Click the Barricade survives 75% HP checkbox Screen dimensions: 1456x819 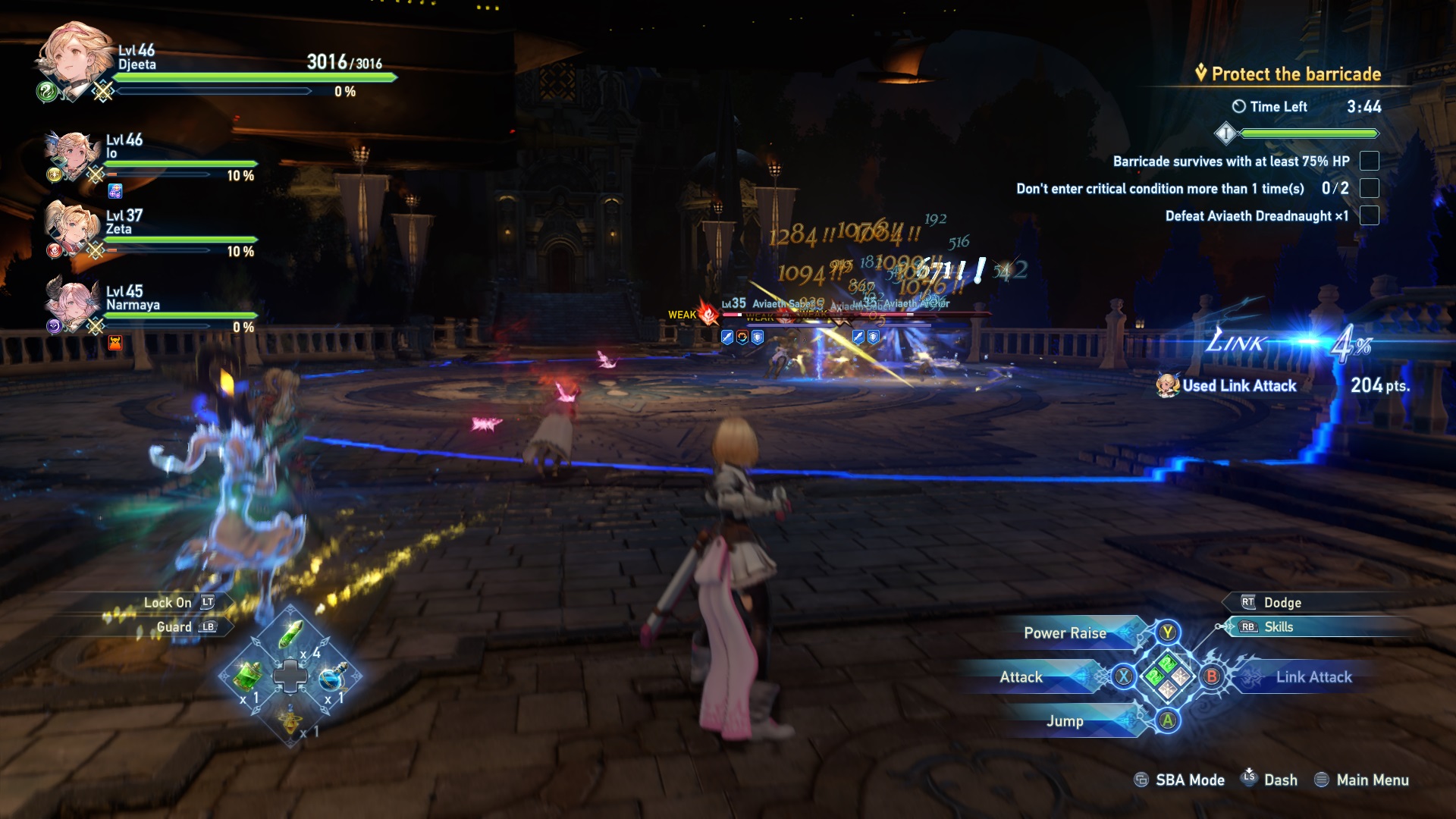coord(1369,162)
